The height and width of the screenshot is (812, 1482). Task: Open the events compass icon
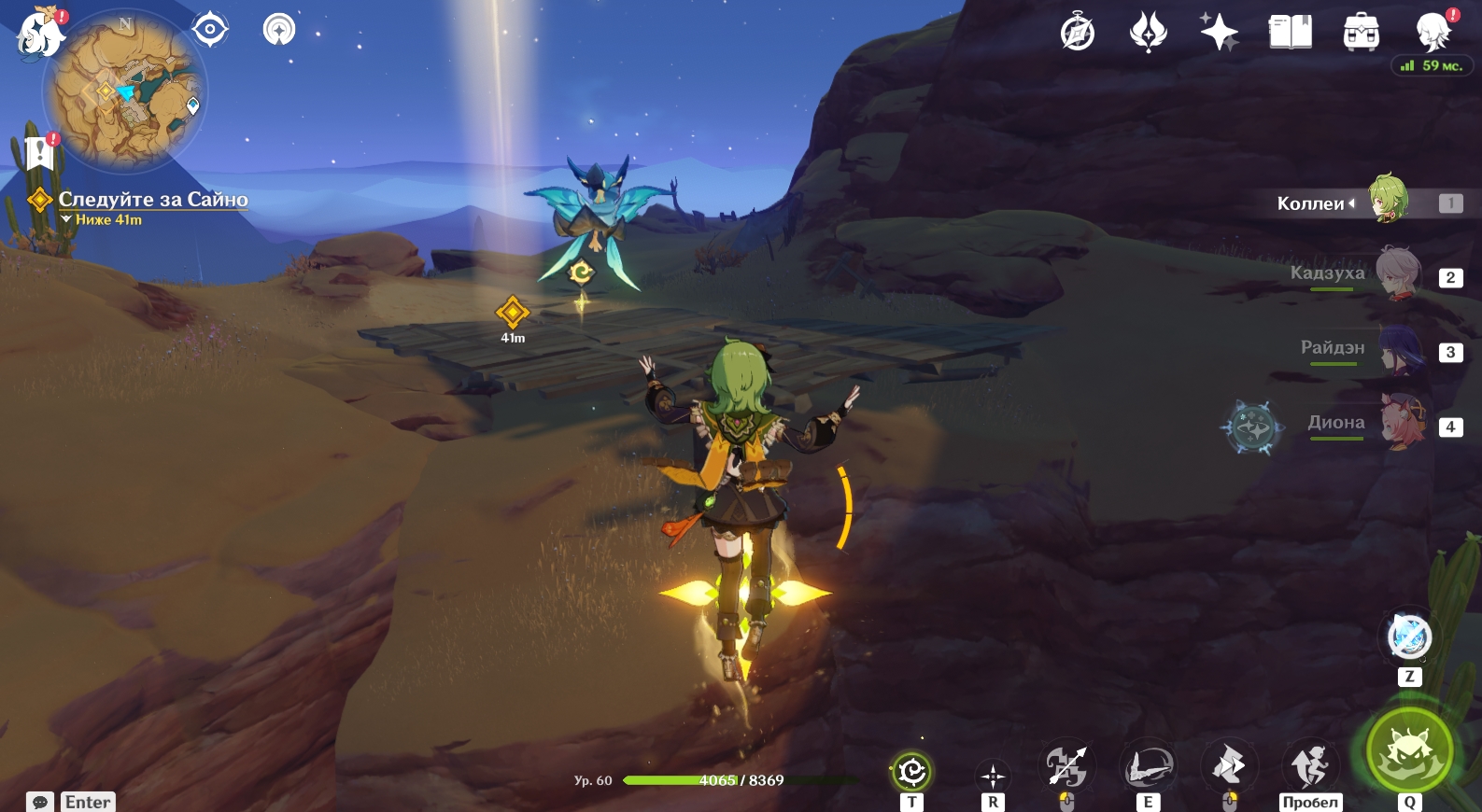click(1078, 34)
